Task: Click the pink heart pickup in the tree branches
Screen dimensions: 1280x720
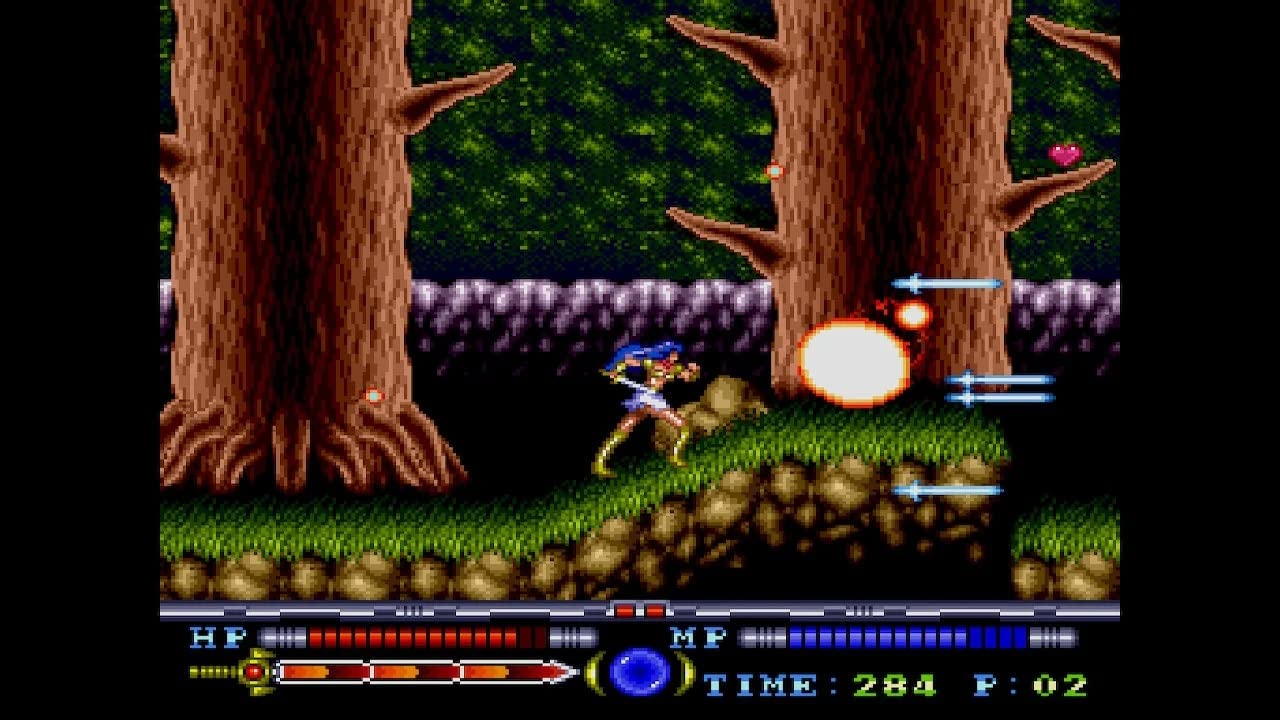Action: click(1062, 156)
